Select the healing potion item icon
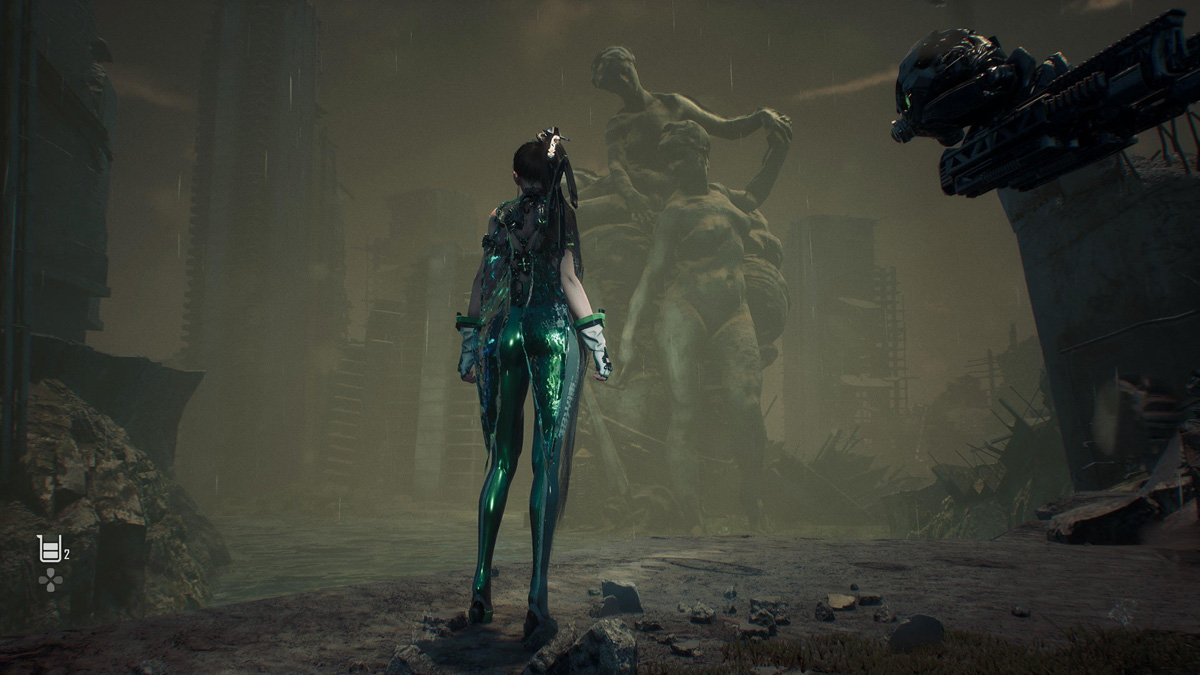The width and height of the screenshot is (1200, 675). 49,548
